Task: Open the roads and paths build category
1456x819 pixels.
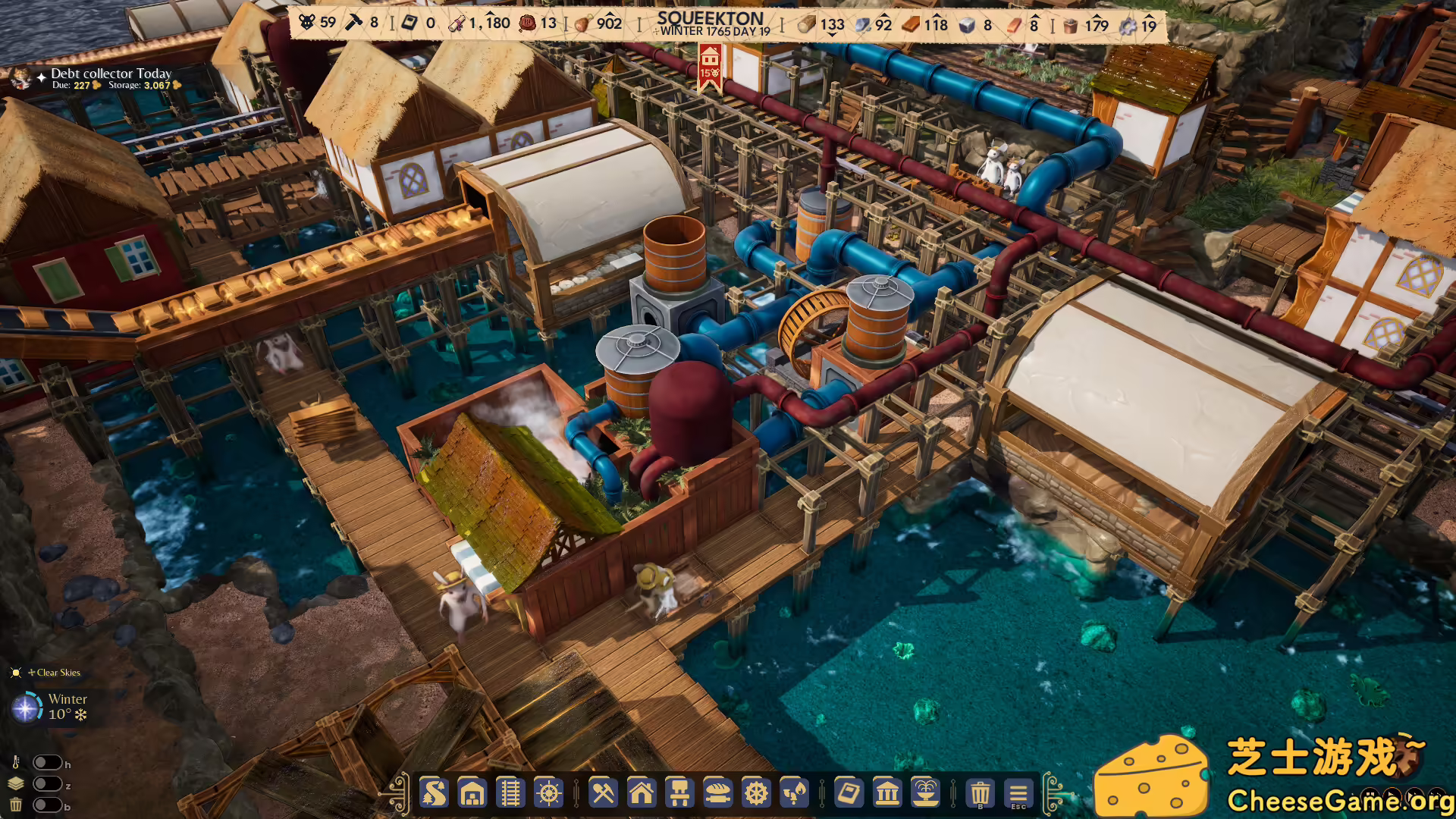Action: pos(435,793)
